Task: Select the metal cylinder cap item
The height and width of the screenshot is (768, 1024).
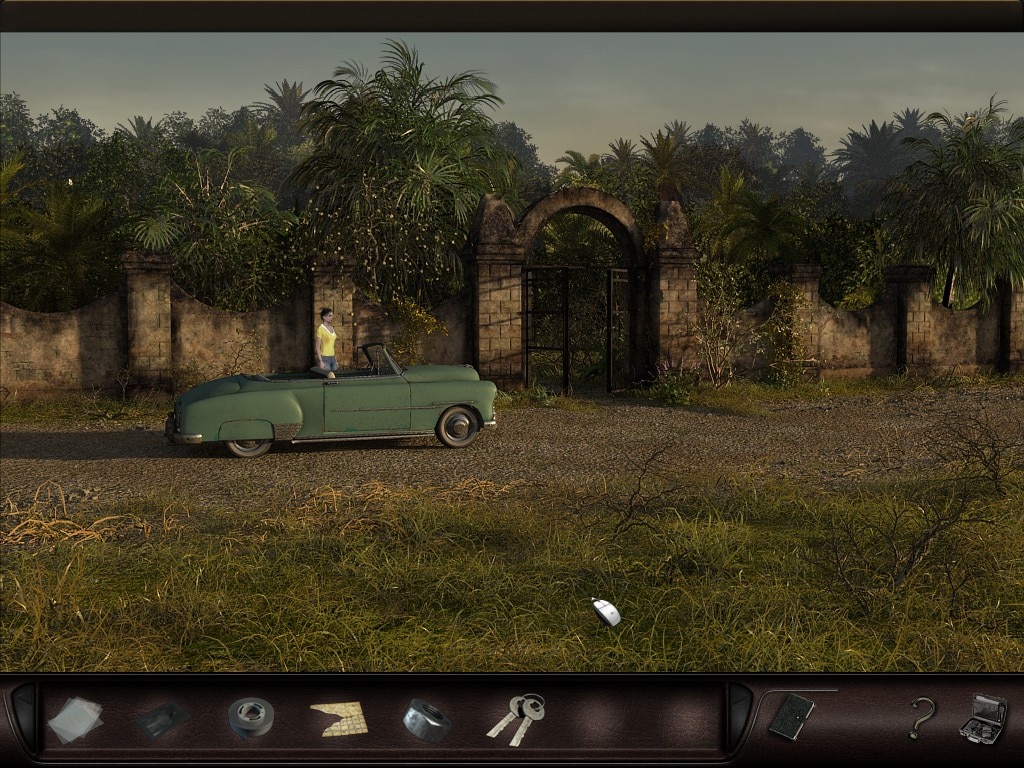Action: point(427,720)
